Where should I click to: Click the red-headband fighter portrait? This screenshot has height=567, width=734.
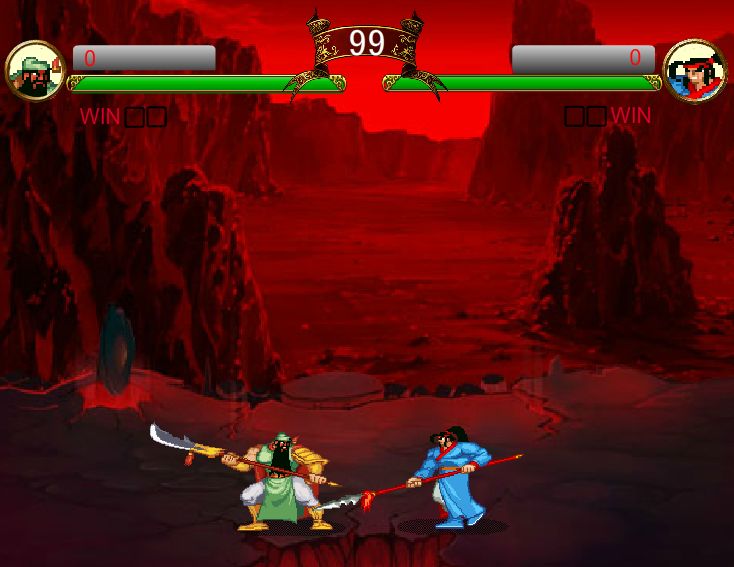point(695,71)
